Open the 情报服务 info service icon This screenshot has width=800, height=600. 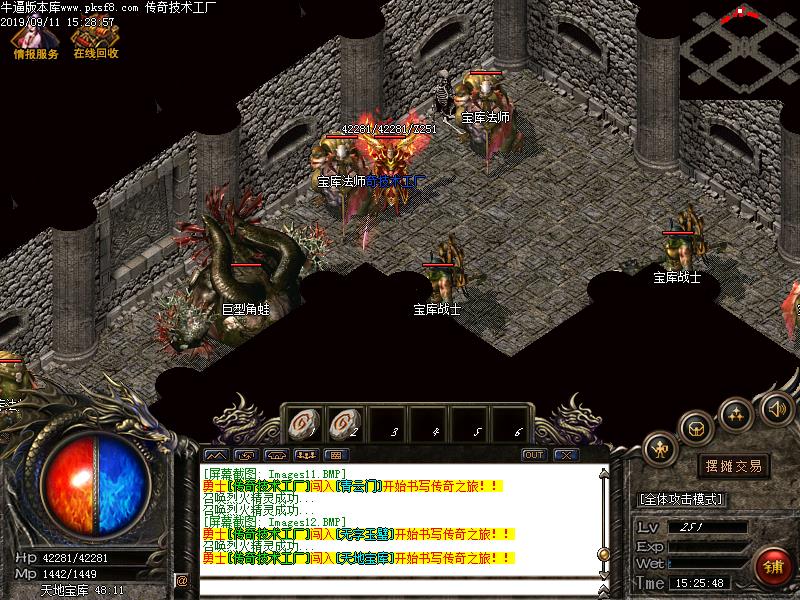coord(34,40)
